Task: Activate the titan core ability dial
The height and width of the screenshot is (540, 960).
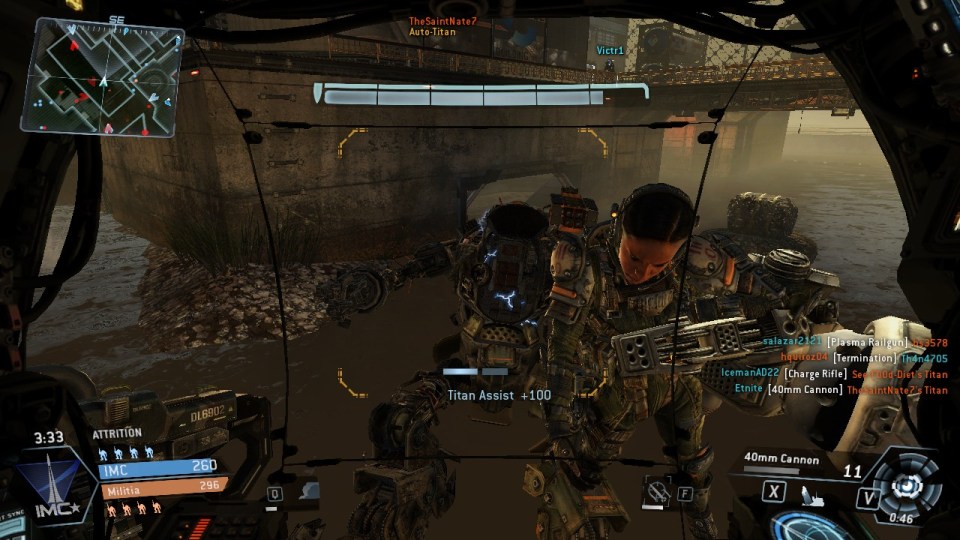Action: [x=908, y=484]
